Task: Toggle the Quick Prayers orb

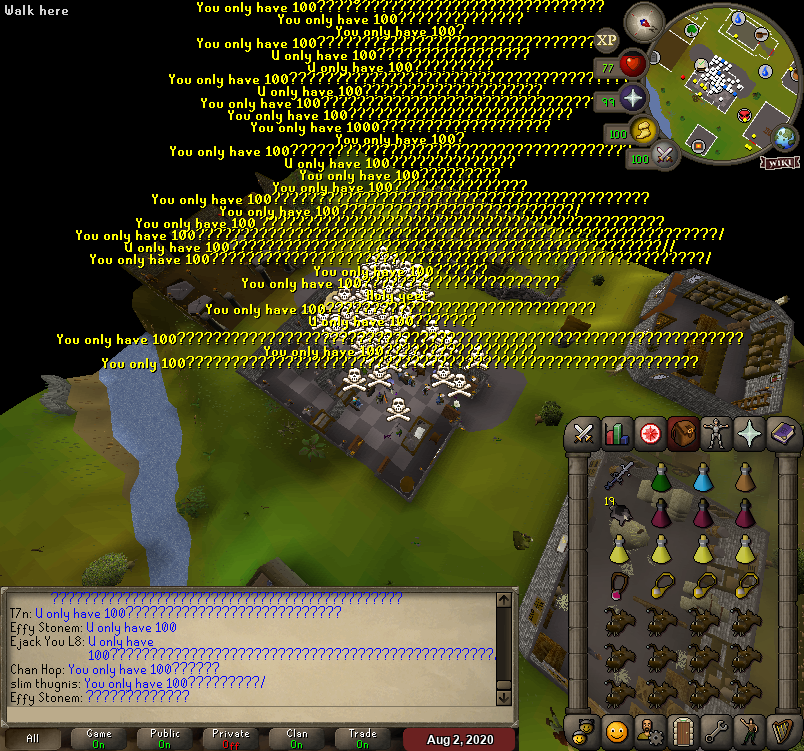Action: click(632, 99)
